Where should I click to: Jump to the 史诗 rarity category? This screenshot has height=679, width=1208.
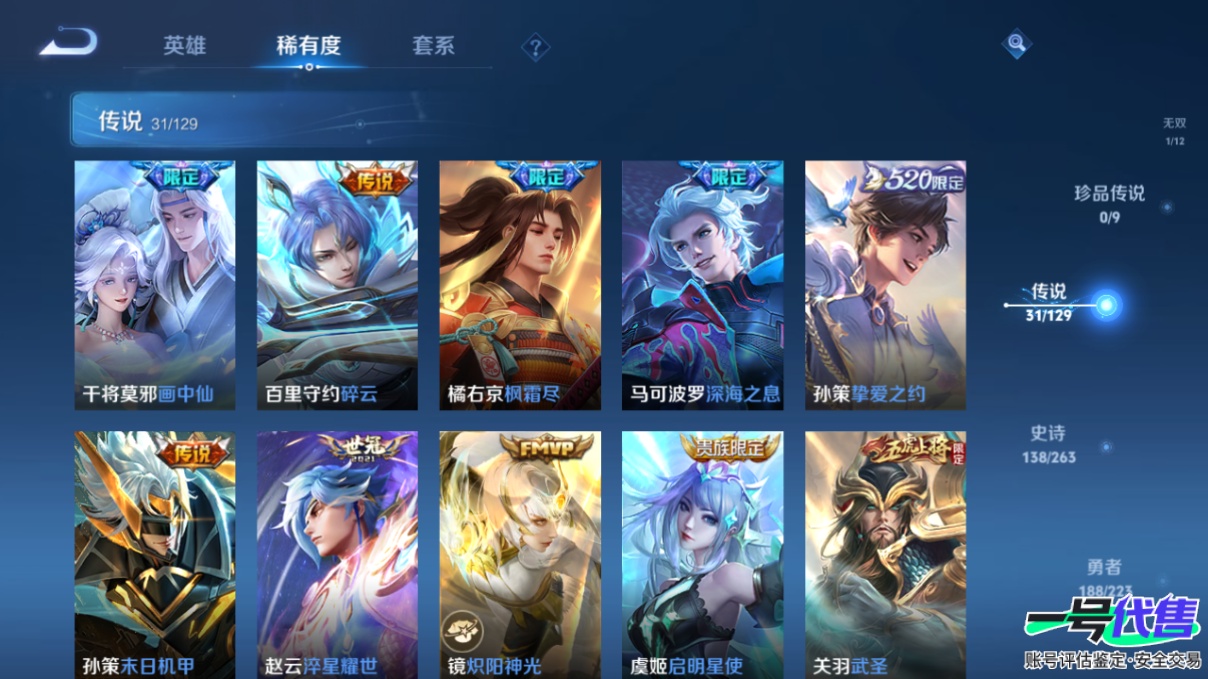1048,442
